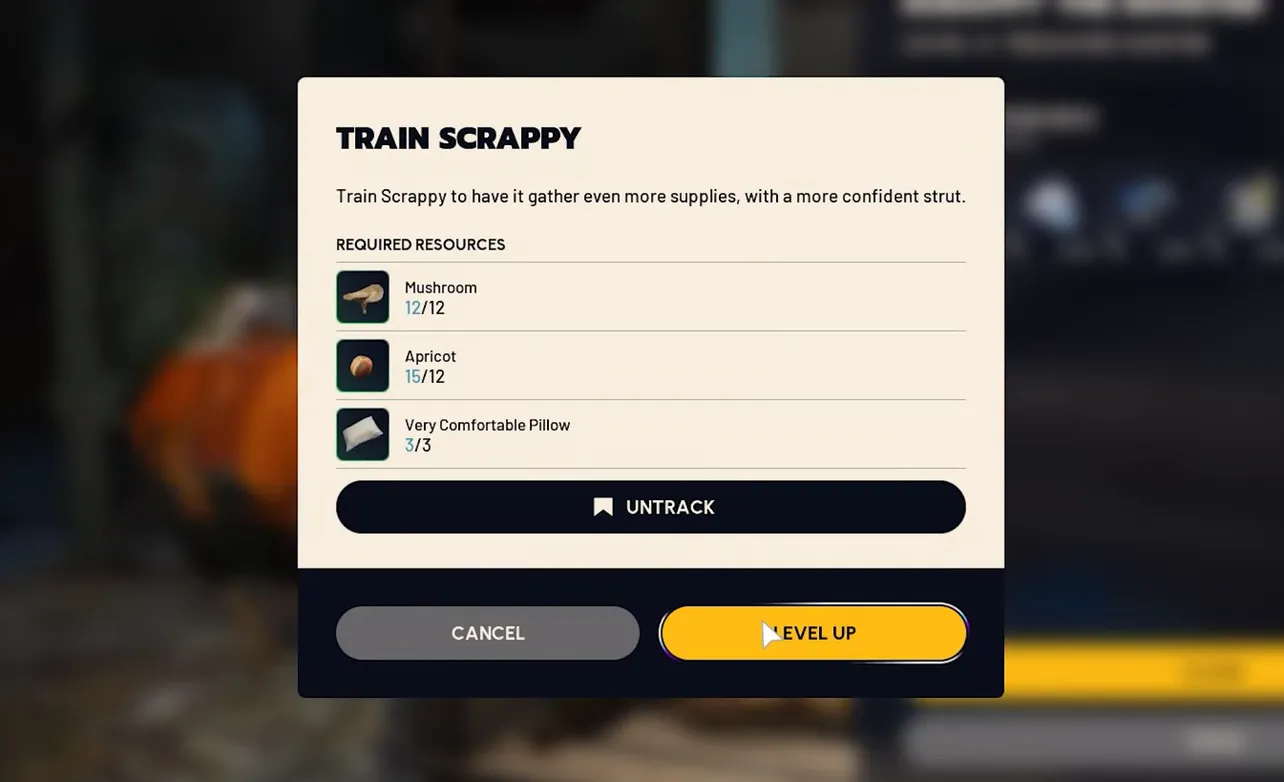Toggle the quest tracker for Train Scrappy
The image size is (1284, 782).
[x=650, y=506]
